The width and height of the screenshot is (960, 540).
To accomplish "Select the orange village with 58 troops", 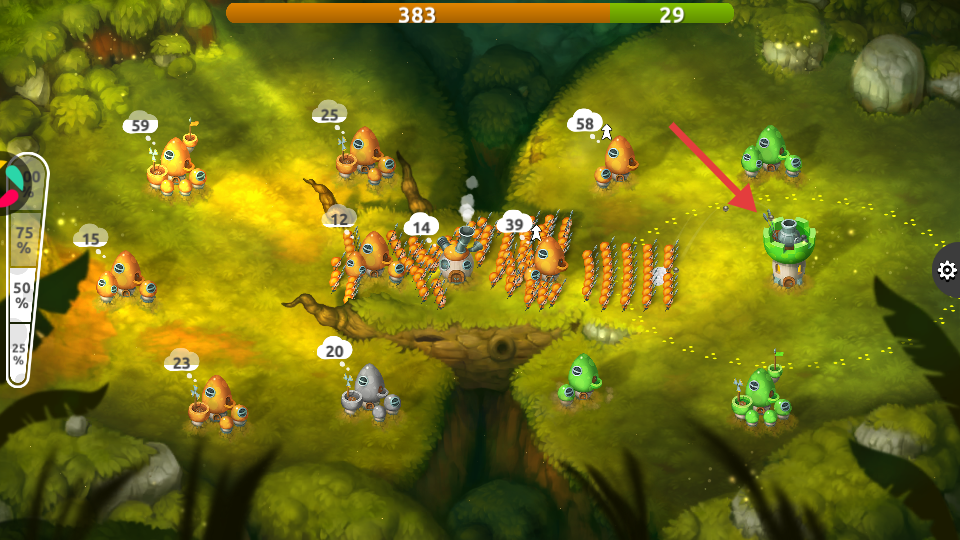I will click(620, 162).
